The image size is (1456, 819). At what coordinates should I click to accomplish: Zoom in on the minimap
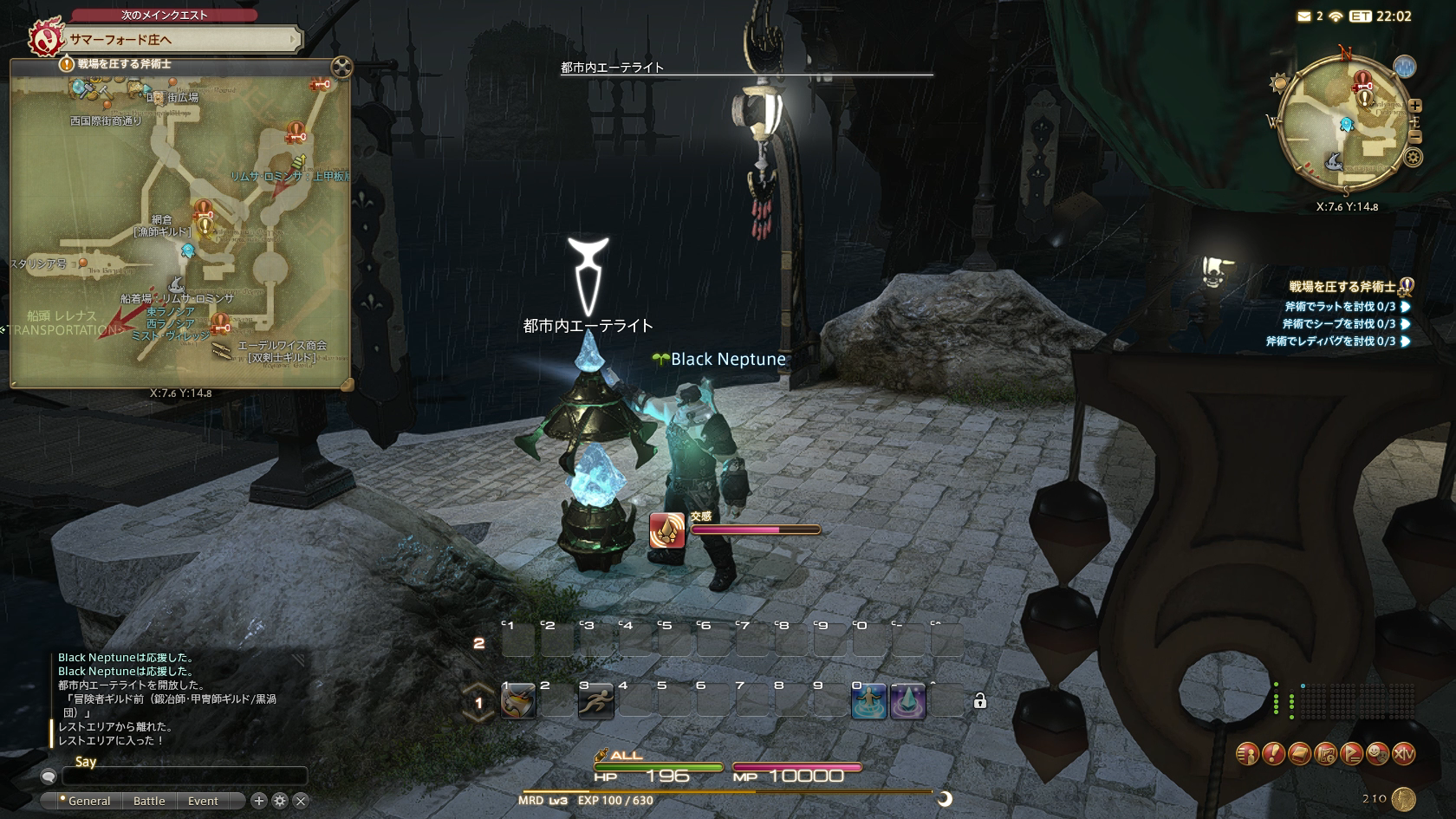pos(1415,106)
